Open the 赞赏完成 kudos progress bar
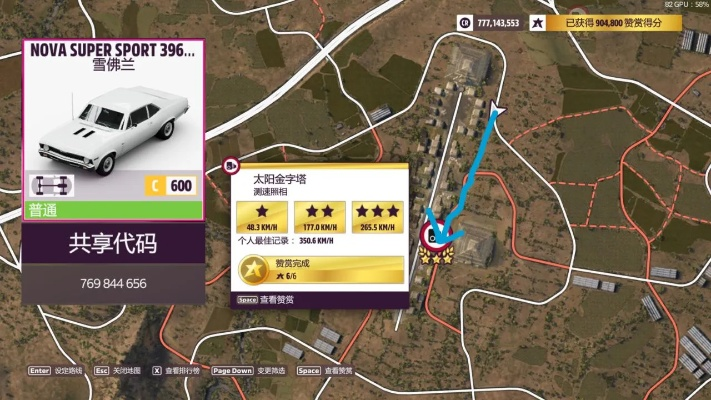 pos(321,269)
